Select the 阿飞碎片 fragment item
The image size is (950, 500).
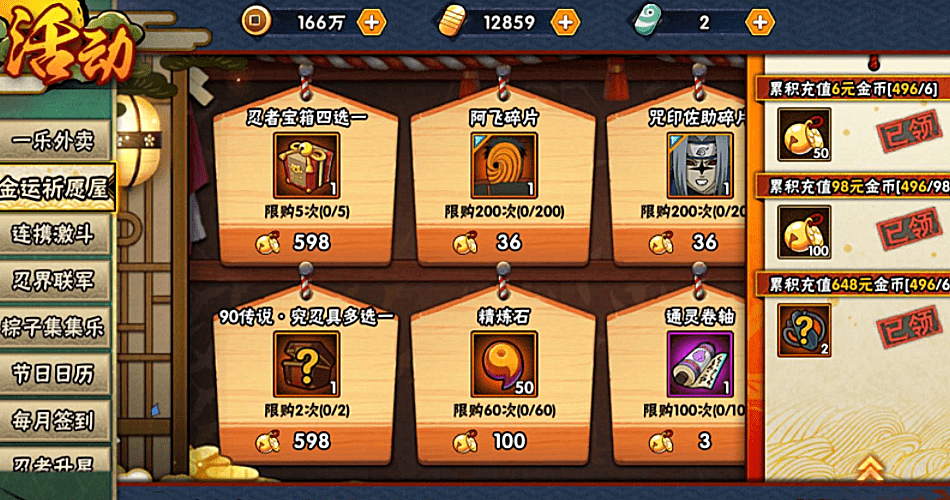point(503,165)
